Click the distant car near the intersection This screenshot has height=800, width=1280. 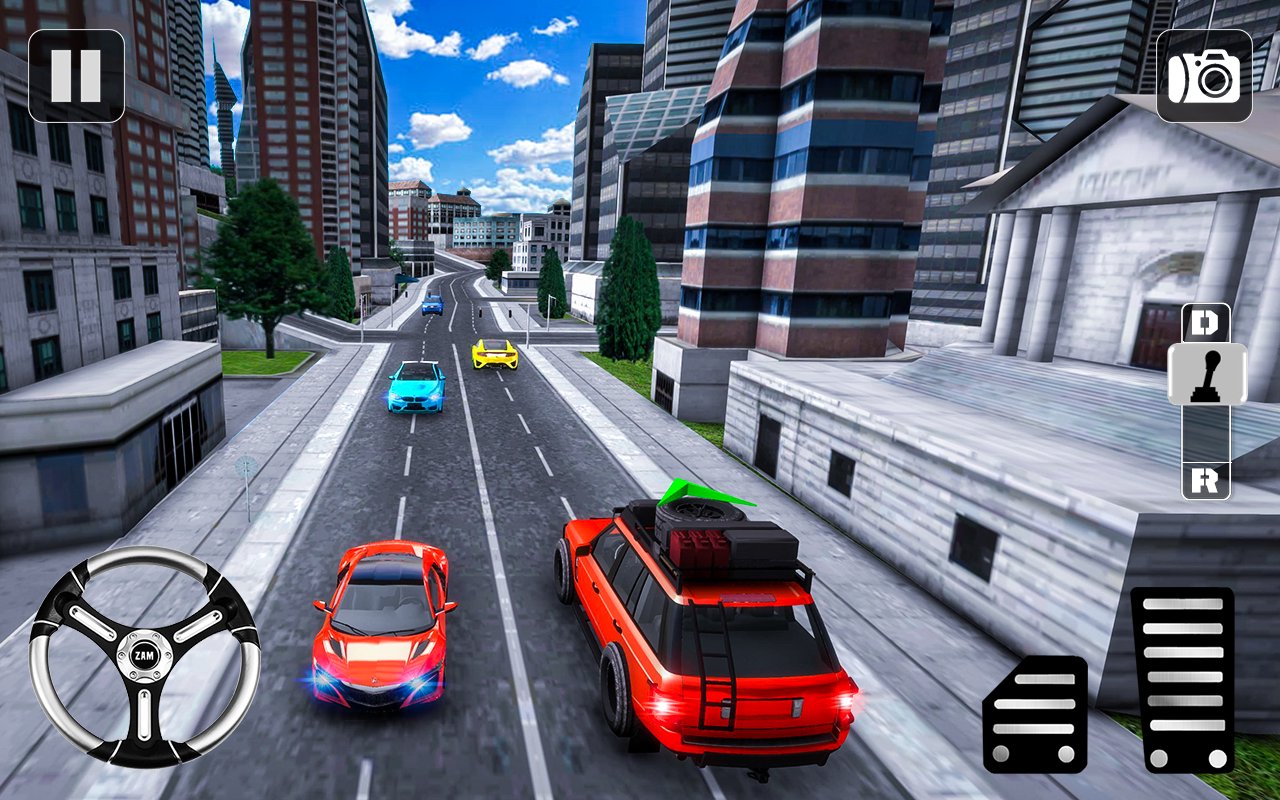434,302
